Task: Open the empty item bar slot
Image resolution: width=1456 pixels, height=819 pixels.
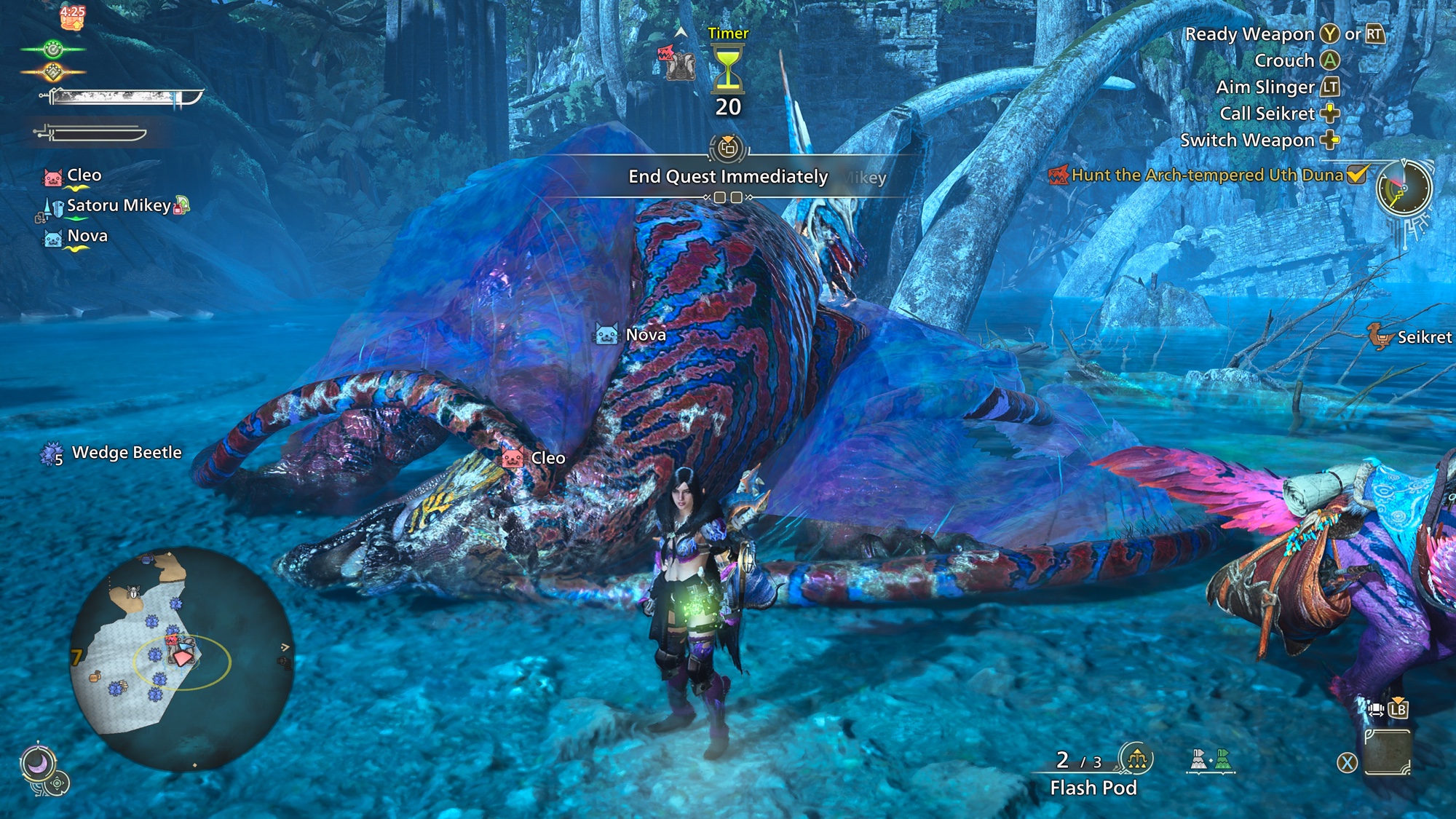Action: tap(1387, 753)
